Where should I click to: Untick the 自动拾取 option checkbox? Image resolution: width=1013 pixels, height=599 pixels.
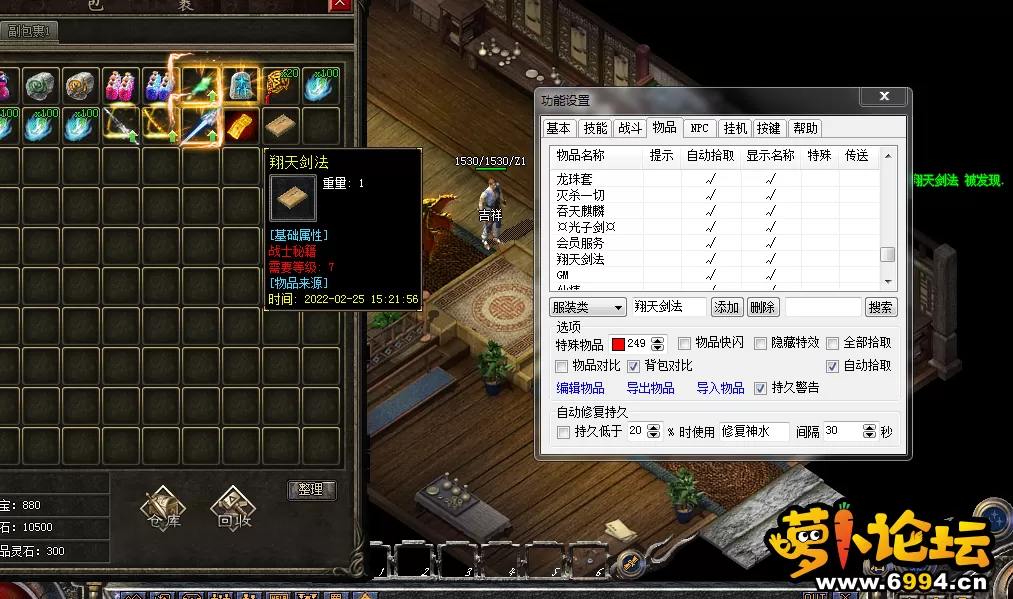point(832,366)
